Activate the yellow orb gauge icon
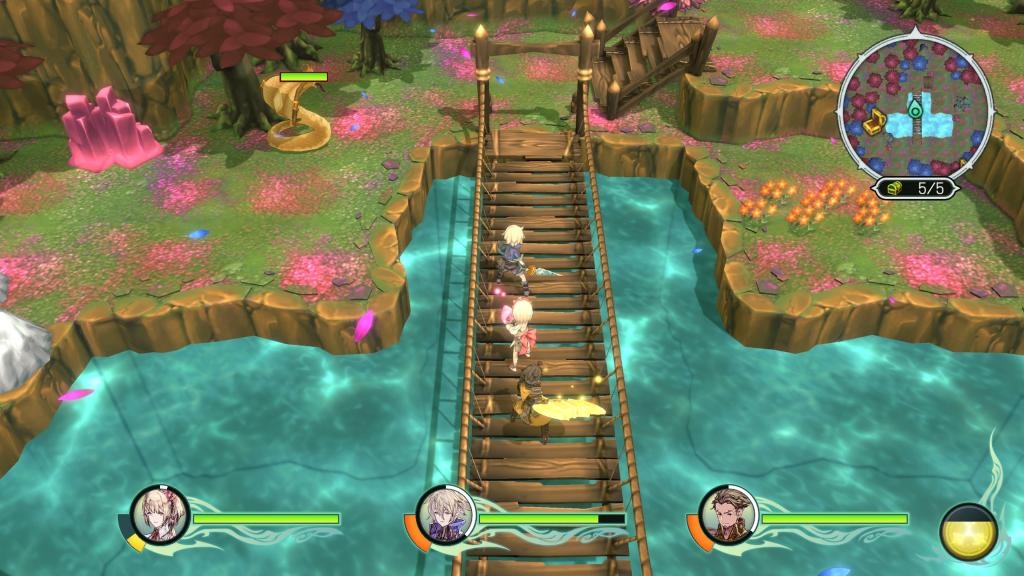 (x=968, y=532)
